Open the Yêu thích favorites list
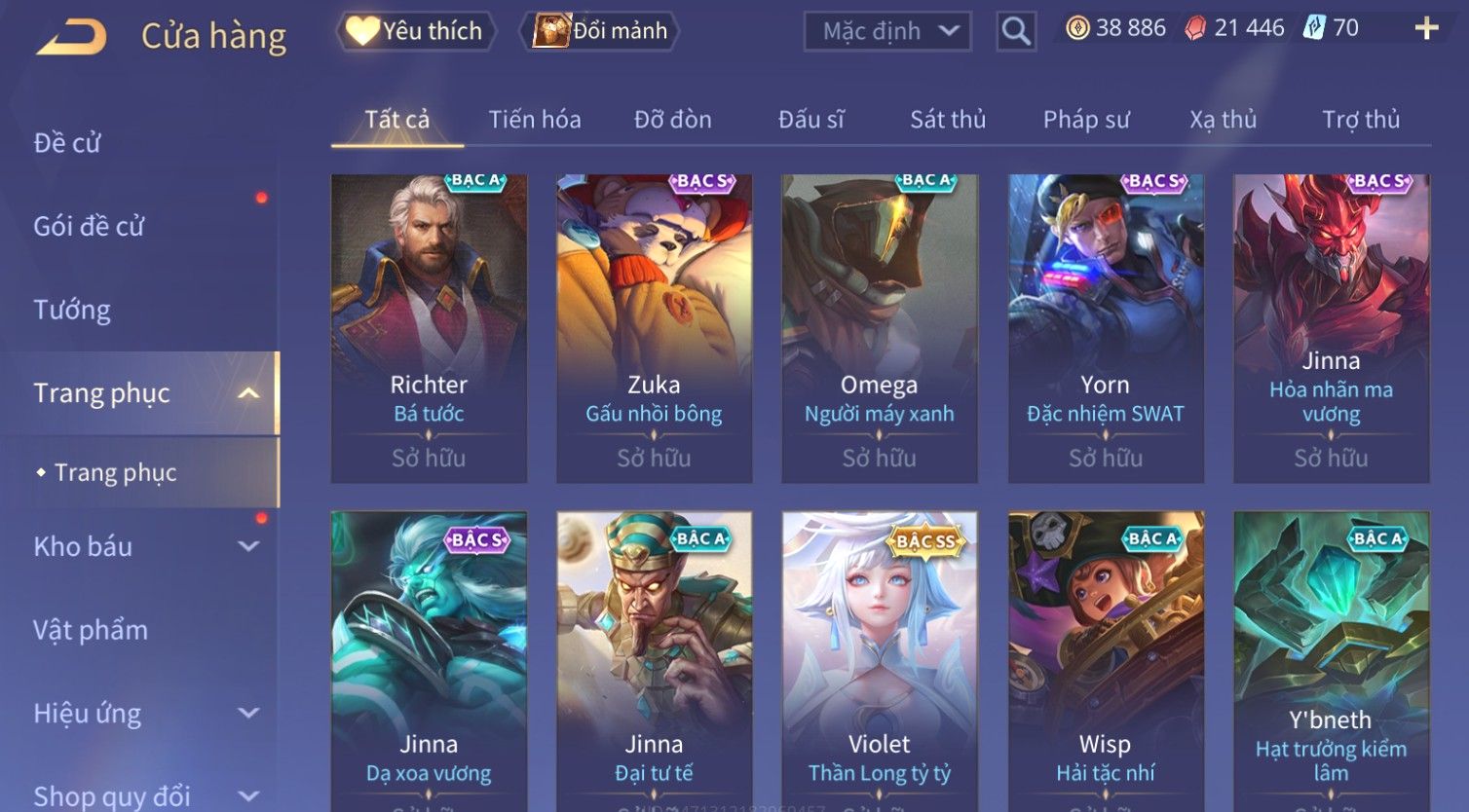The image size is (1469, 812). 416,31
